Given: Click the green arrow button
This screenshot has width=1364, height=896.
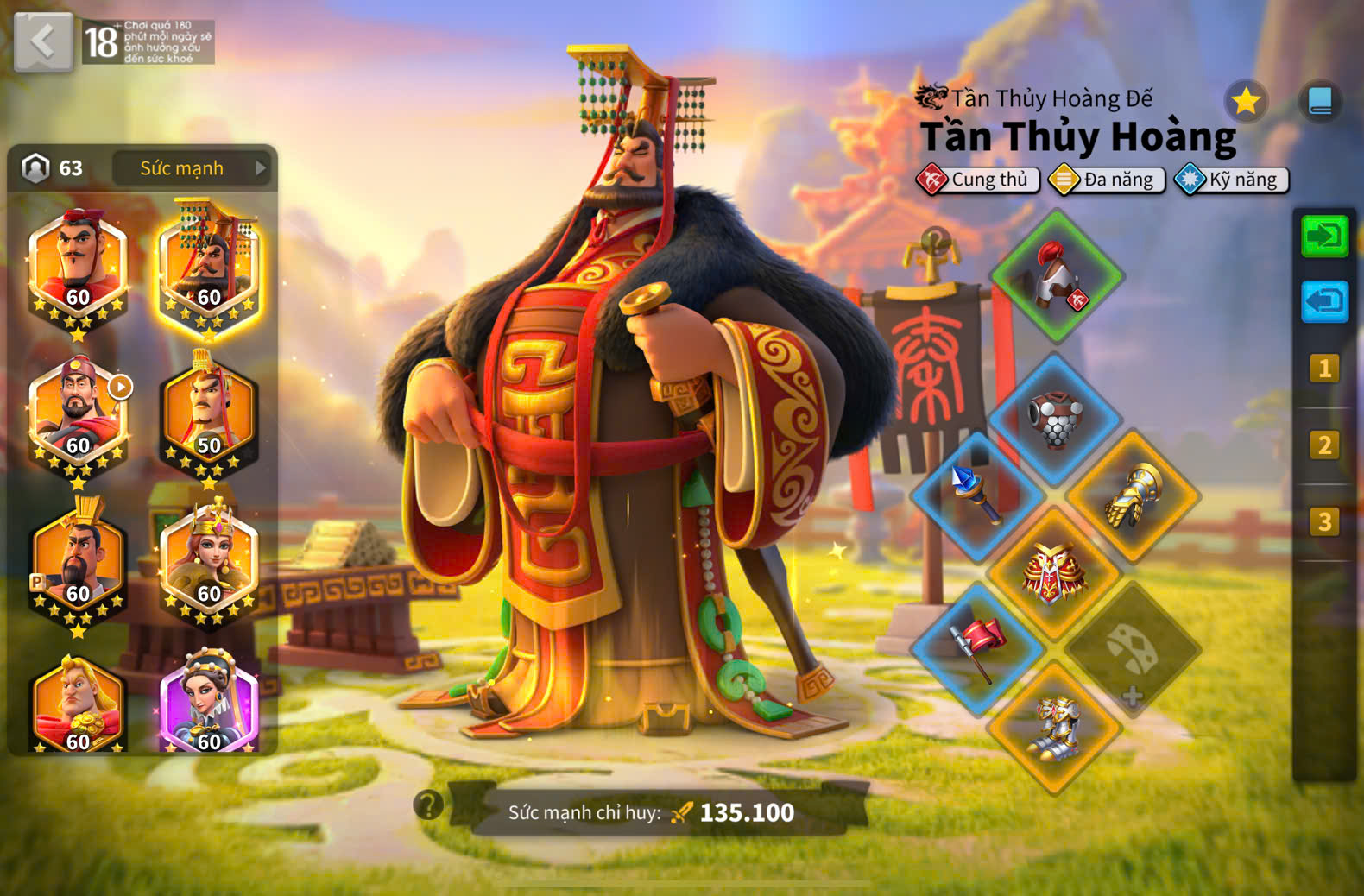Looking at the screenshot, I should [x=1323, y=236].
